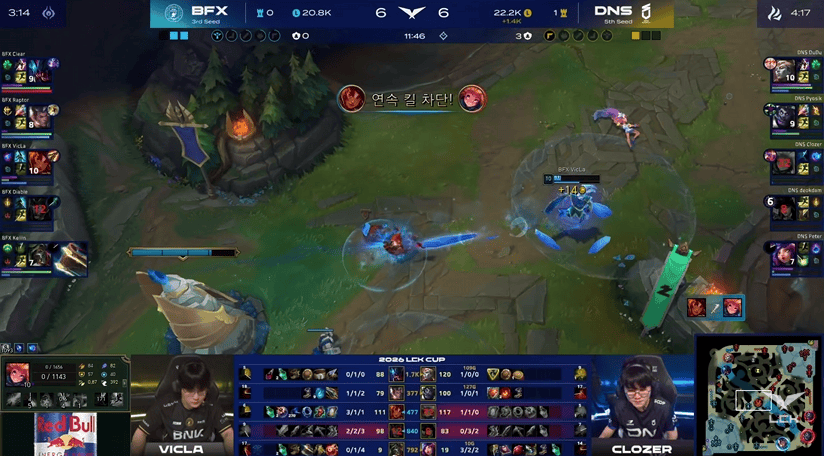Click the 2026 LCK CUP scoreboard header
Screen dimensions: 825x456
coord(411,360)
